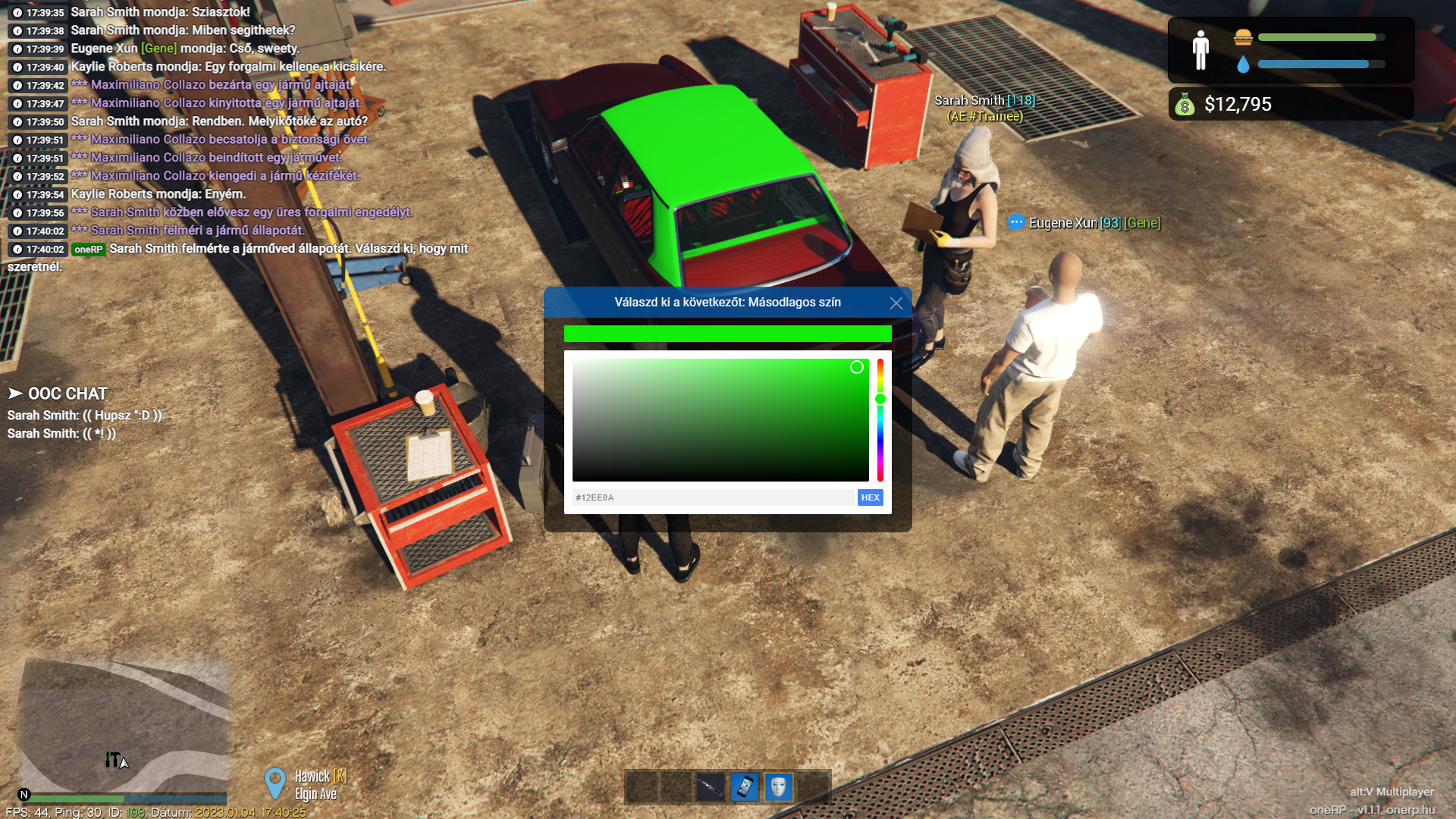Select the knife hotbar slot
This screenshot has height=819, width=1456.
pyautogui.click(x=711, y=787)
